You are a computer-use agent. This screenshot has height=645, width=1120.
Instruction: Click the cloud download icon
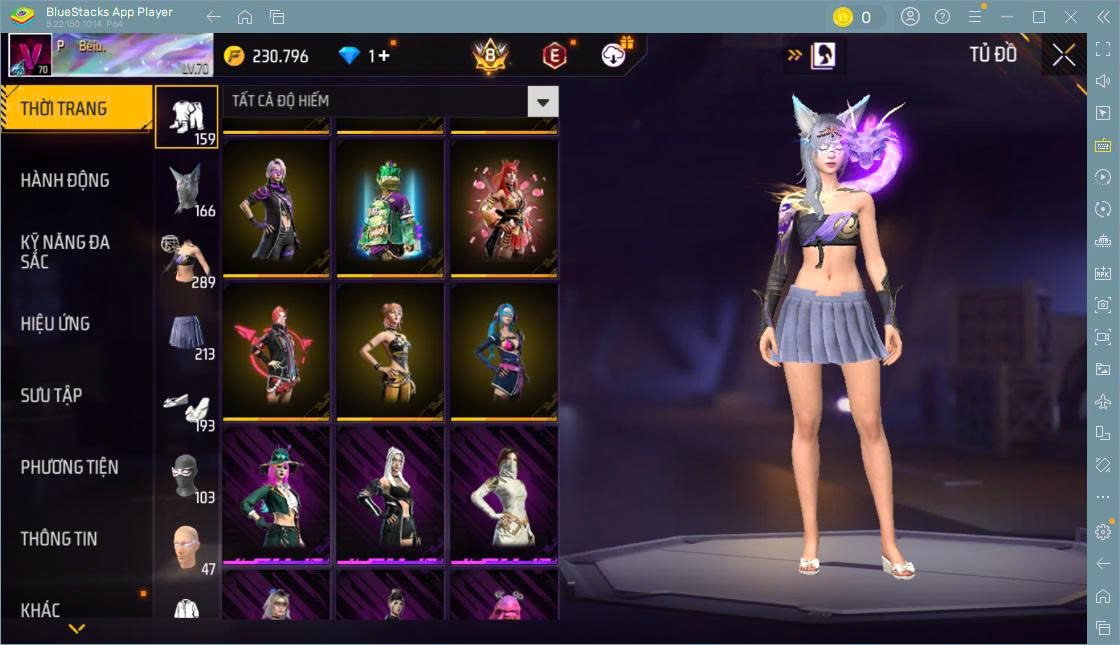click(615, 56)
